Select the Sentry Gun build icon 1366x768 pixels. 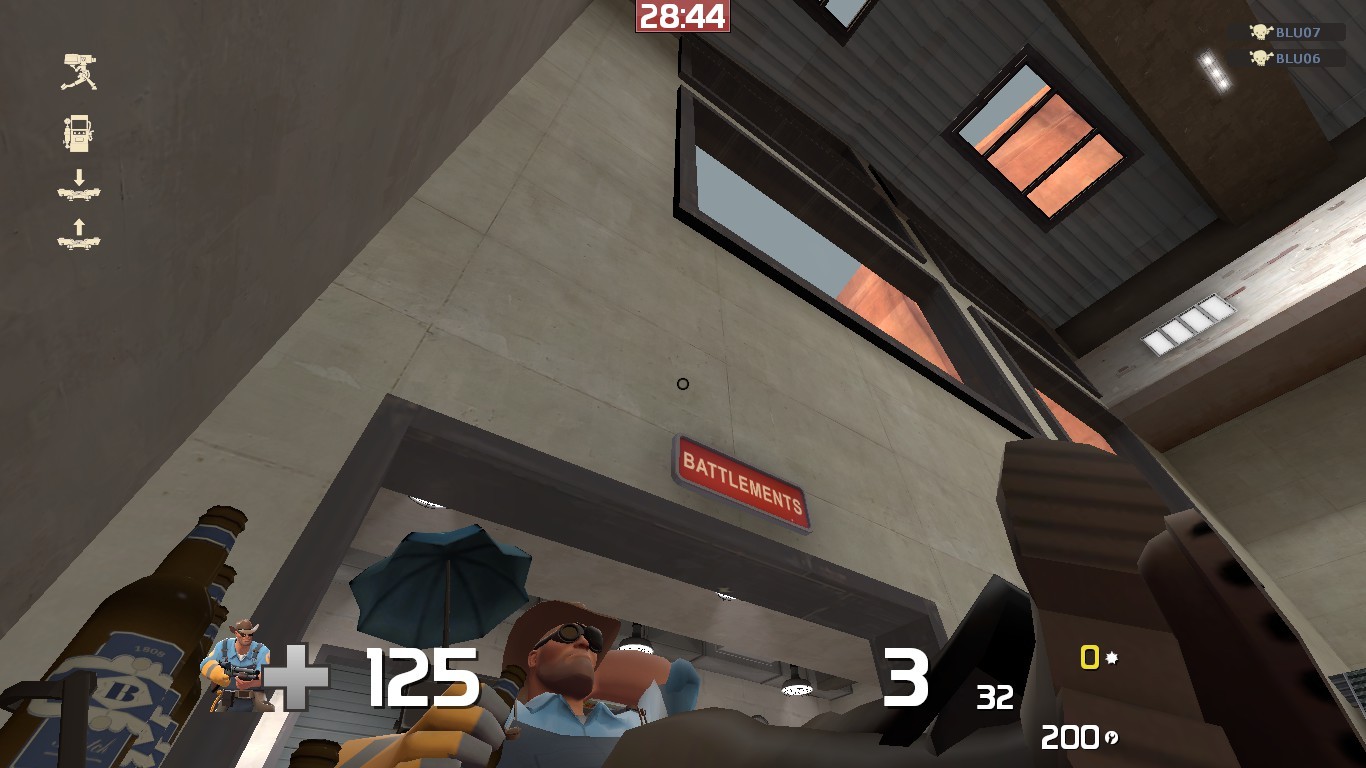[x=80, y=70]
